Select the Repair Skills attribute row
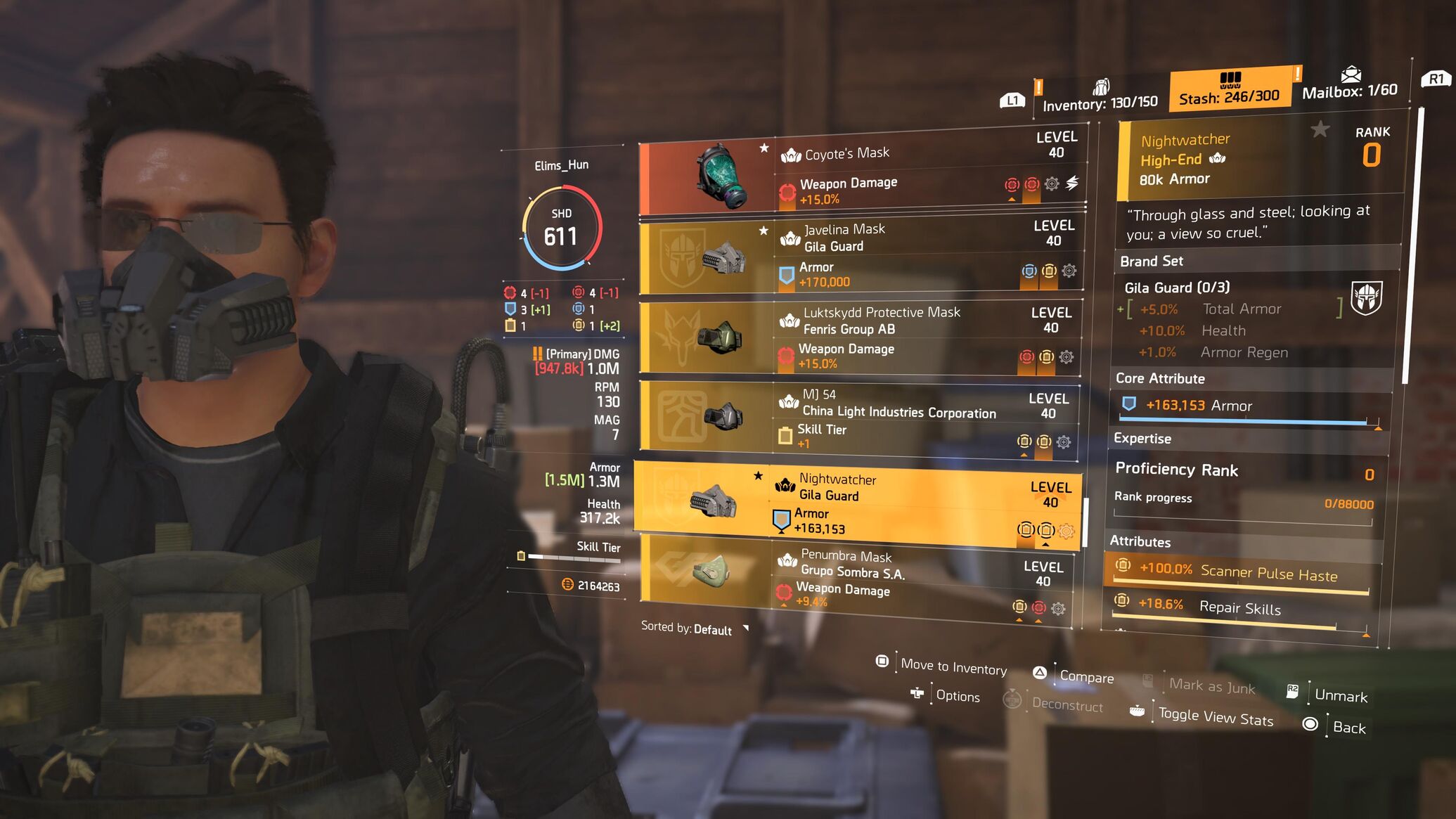Screen dimensions: 1456x819 click(1237, 607)
